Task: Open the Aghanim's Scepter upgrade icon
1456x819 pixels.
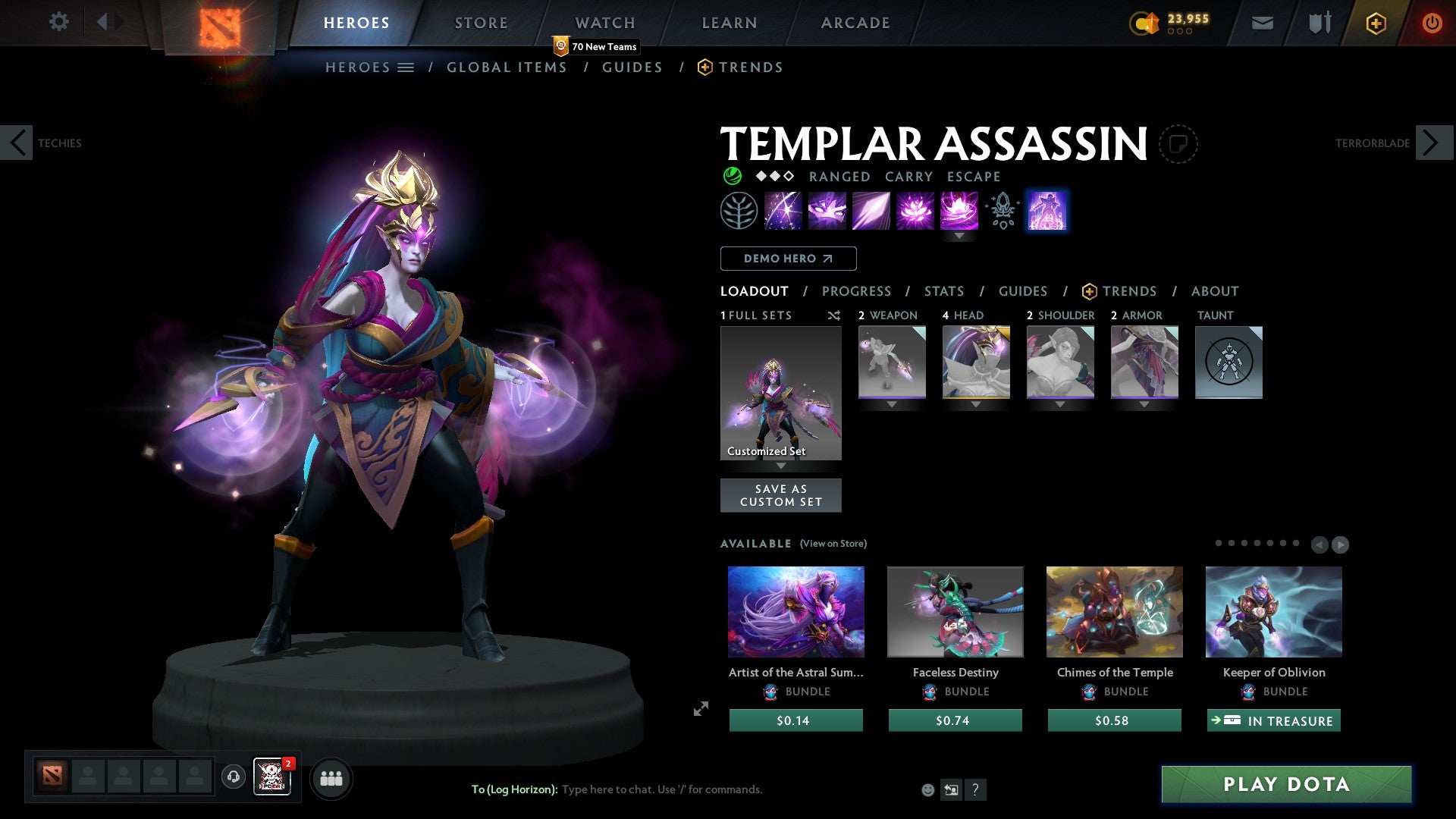Action: click(1001, 211)
